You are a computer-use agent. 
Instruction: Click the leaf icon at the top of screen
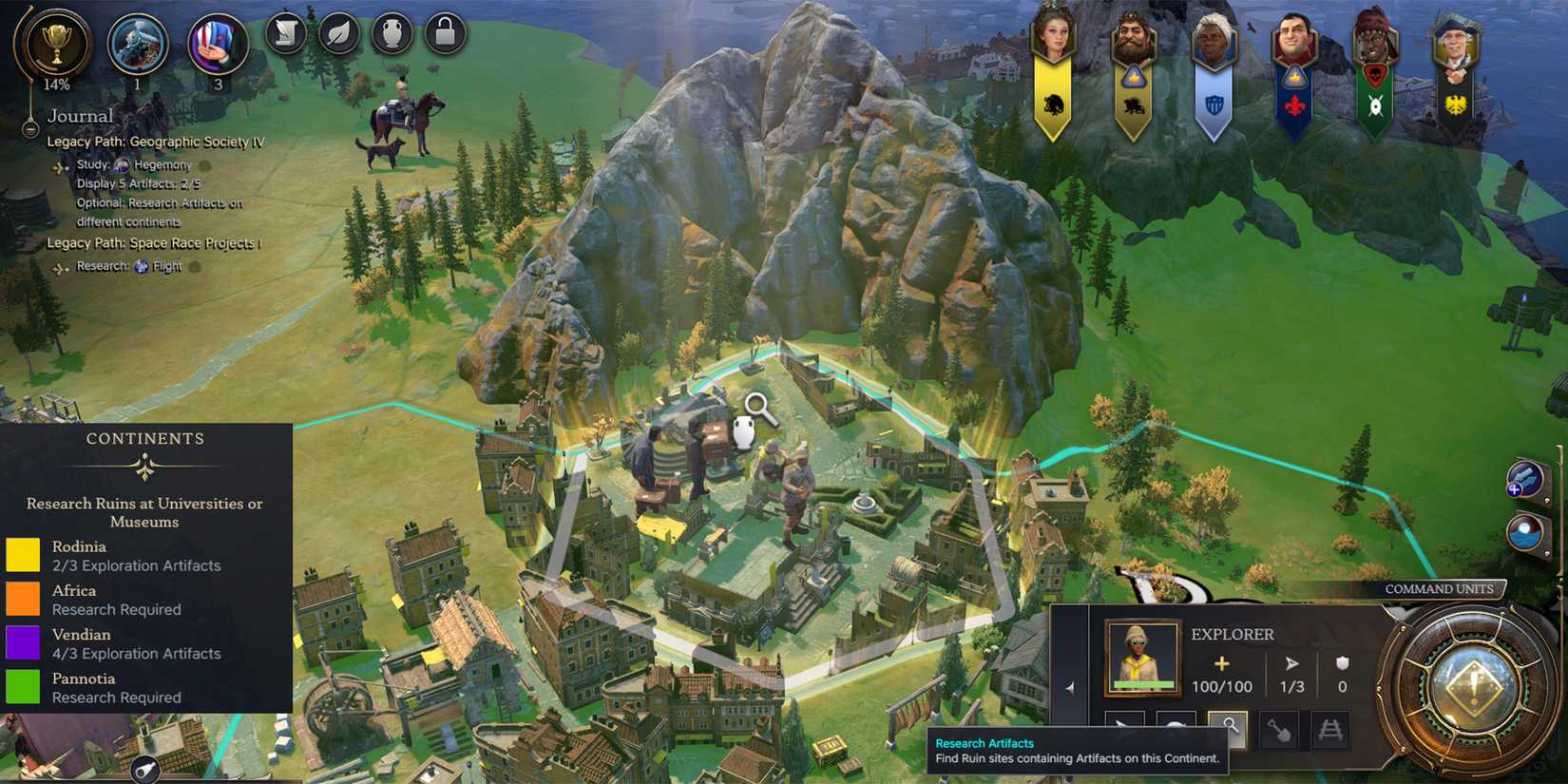coord(339,35)
